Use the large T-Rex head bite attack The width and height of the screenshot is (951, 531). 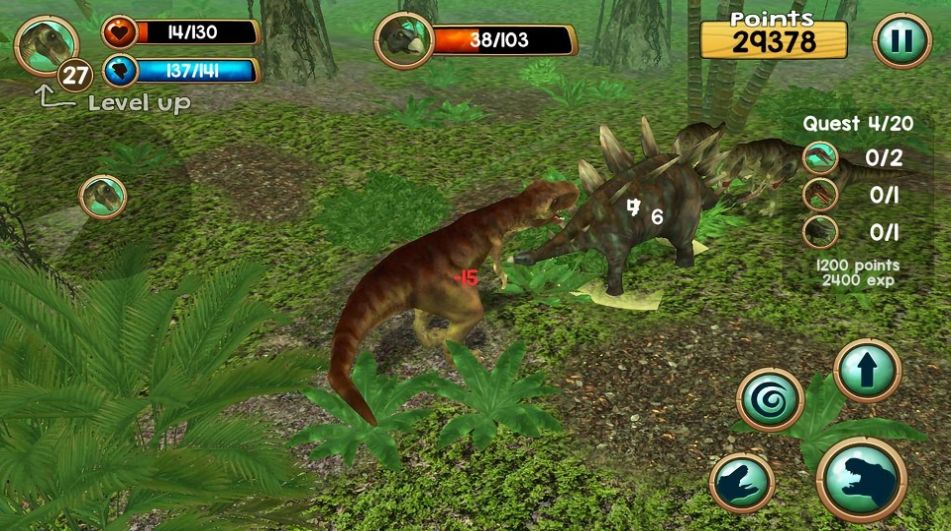click(861, 481)
